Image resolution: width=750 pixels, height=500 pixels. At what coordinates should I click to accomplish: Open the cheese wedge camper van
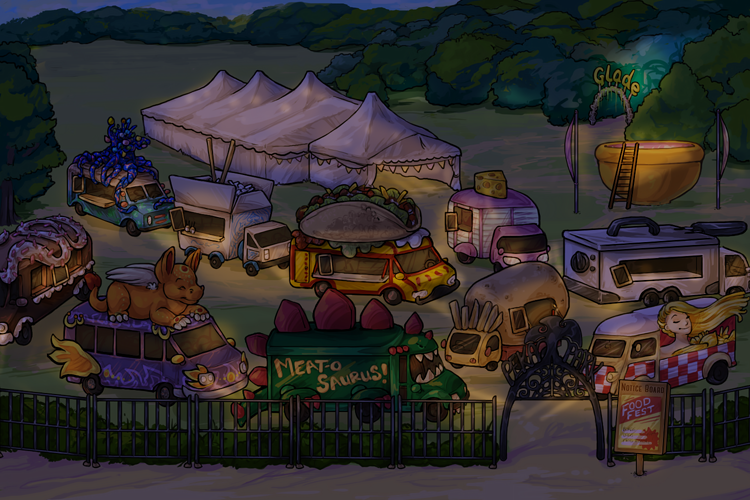495,225
